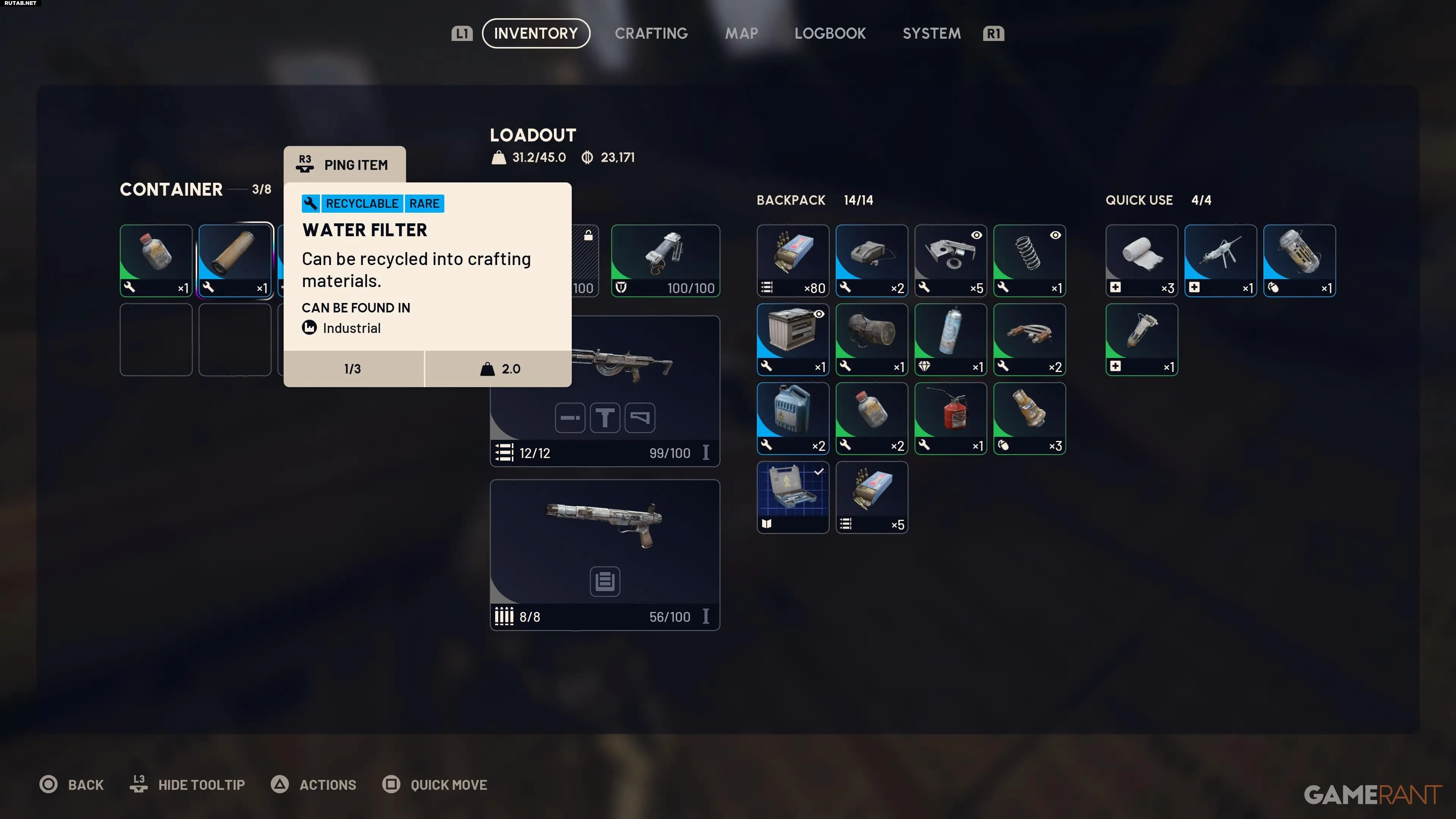Image resolution: width=1456 pixels, height=819 pixels.
Task: Switch to the Crafting tab
Action: (651, 33)
